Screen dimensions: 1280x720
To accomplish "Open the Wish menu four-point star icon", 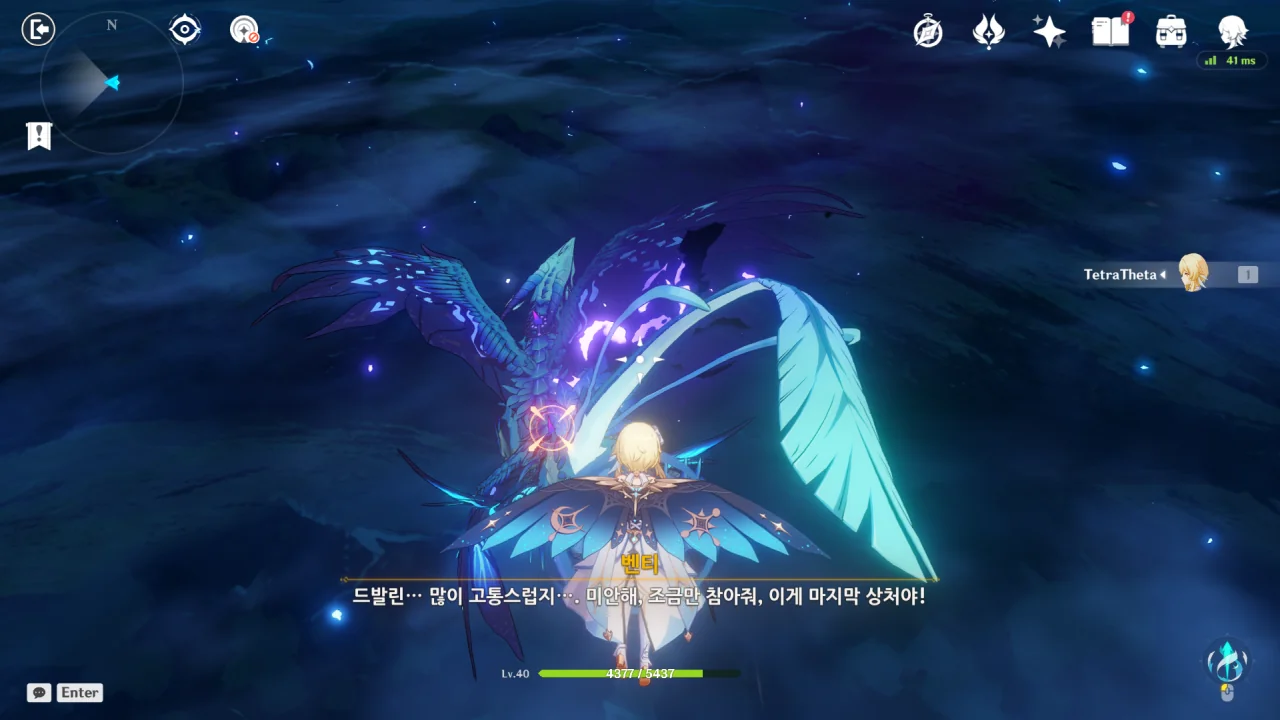I will (x=1049, y=32).
